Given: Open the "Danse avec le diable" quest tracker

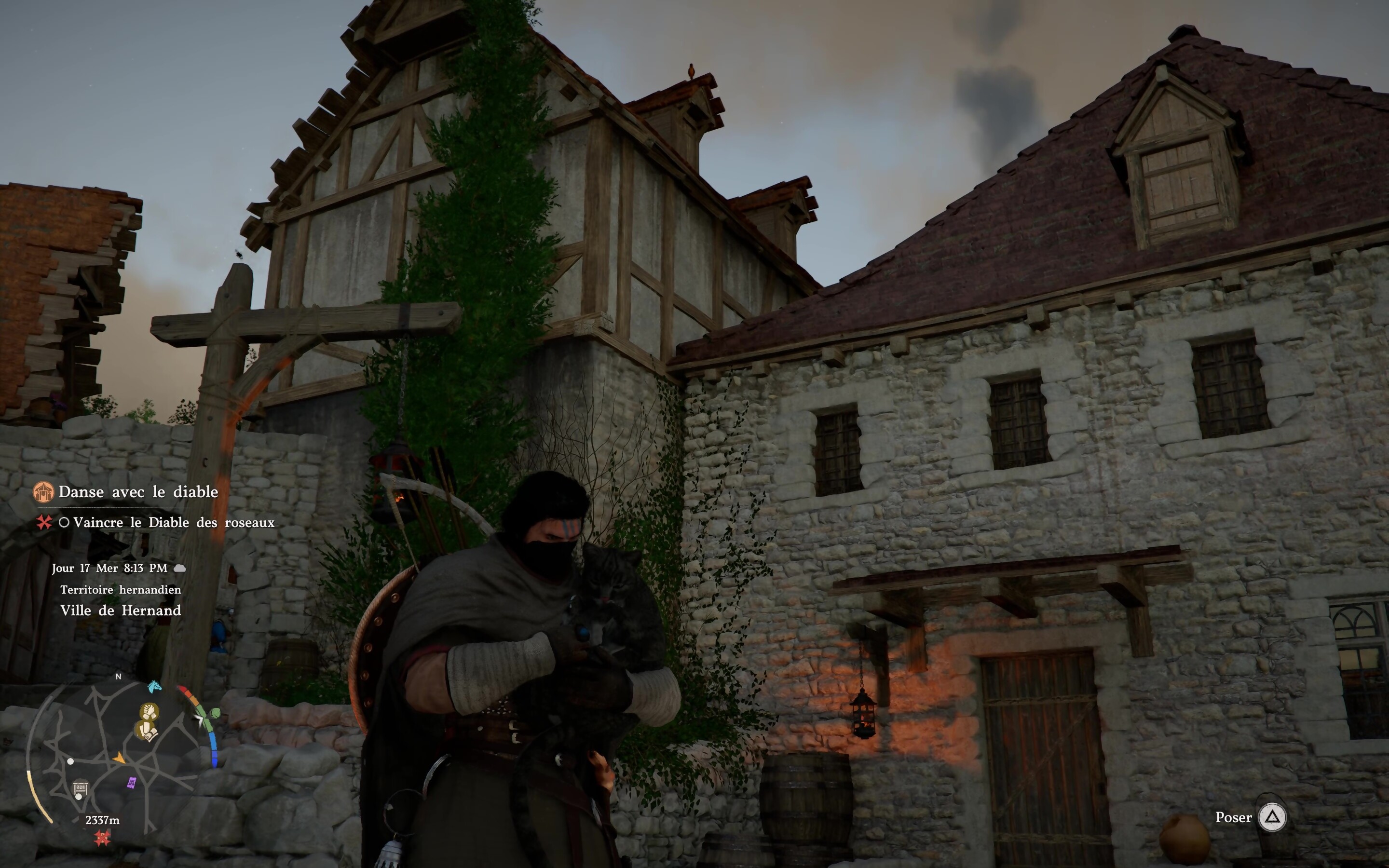Looking at the screenshot, I should pyautogui.click(x=138, y=492).
